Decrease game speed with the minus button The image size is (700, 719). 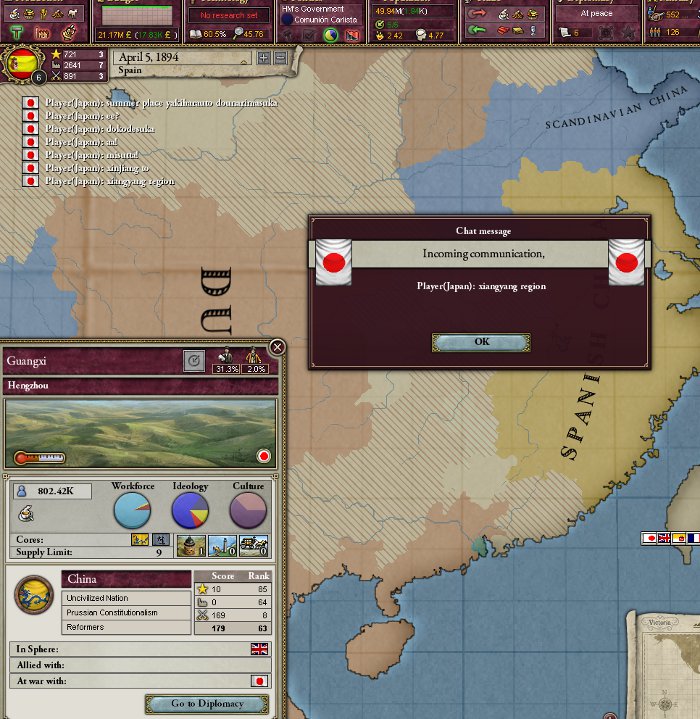coord(280,58)
